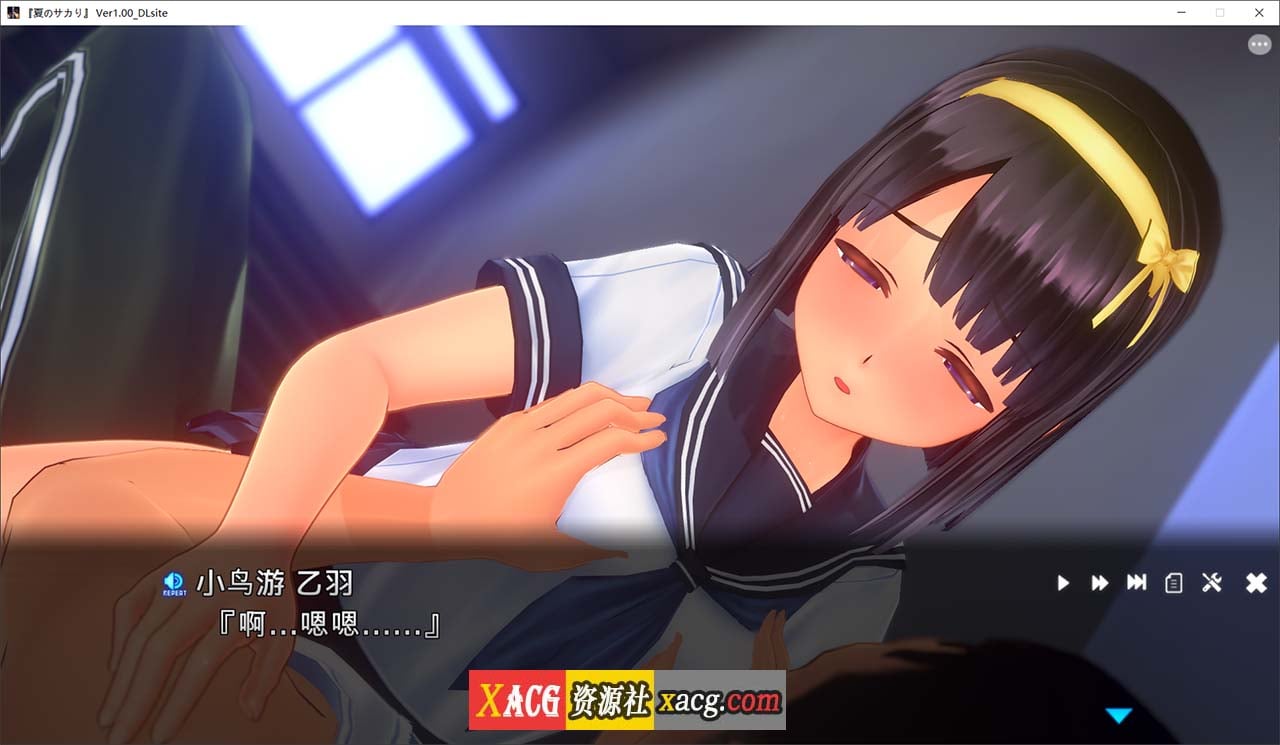The height and width of the screenshot is (745, 1280).
Task: Minimize the game window
Action: pyautogui.click(x=1181, y=12)
